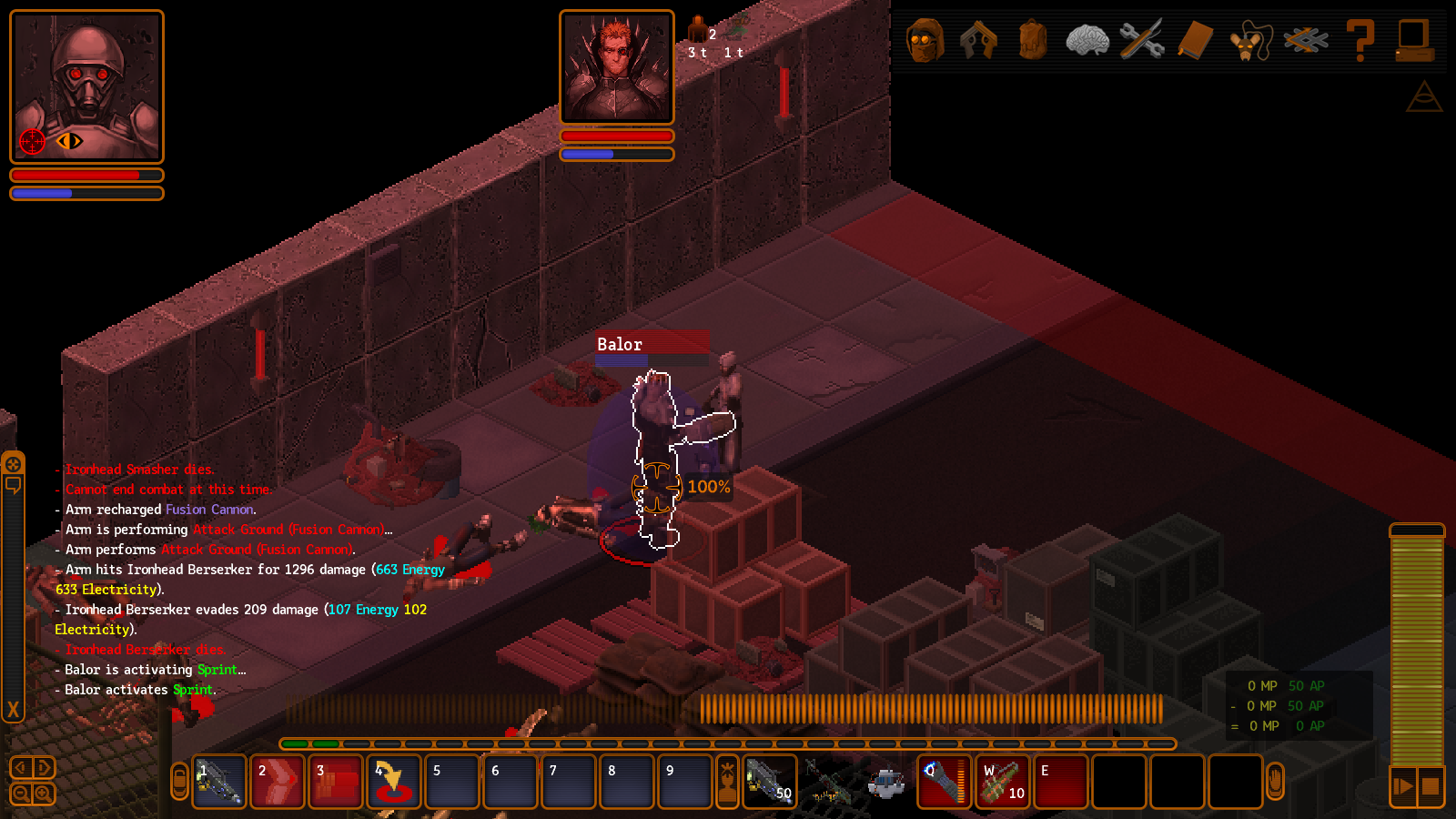Screen dimensions: 1456x819
Task: Use the ability in hotbar slot 2
Action: click(278, 782)
